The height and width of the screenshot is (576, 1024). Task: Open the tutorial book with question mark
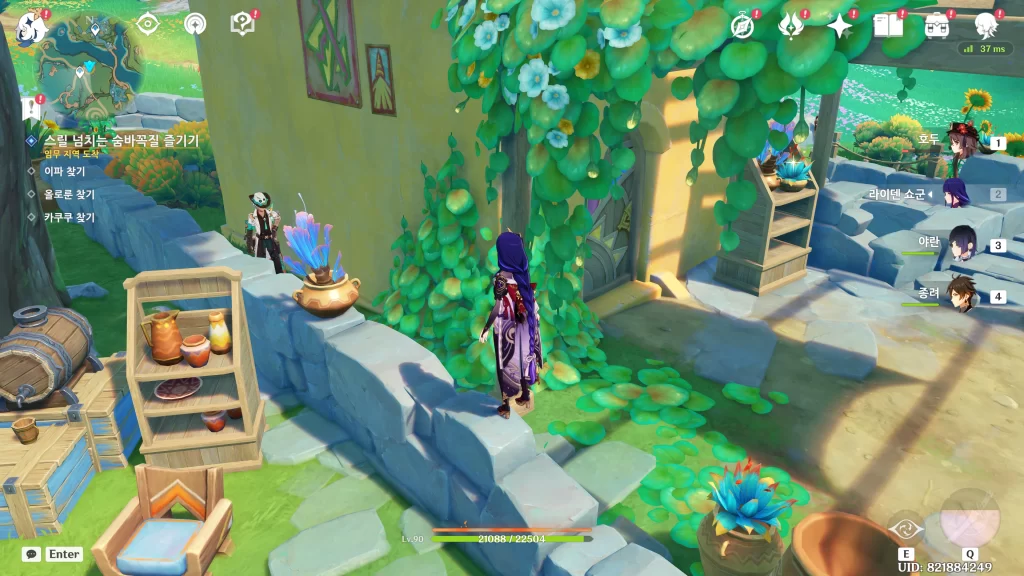click(x=241, y=24)
